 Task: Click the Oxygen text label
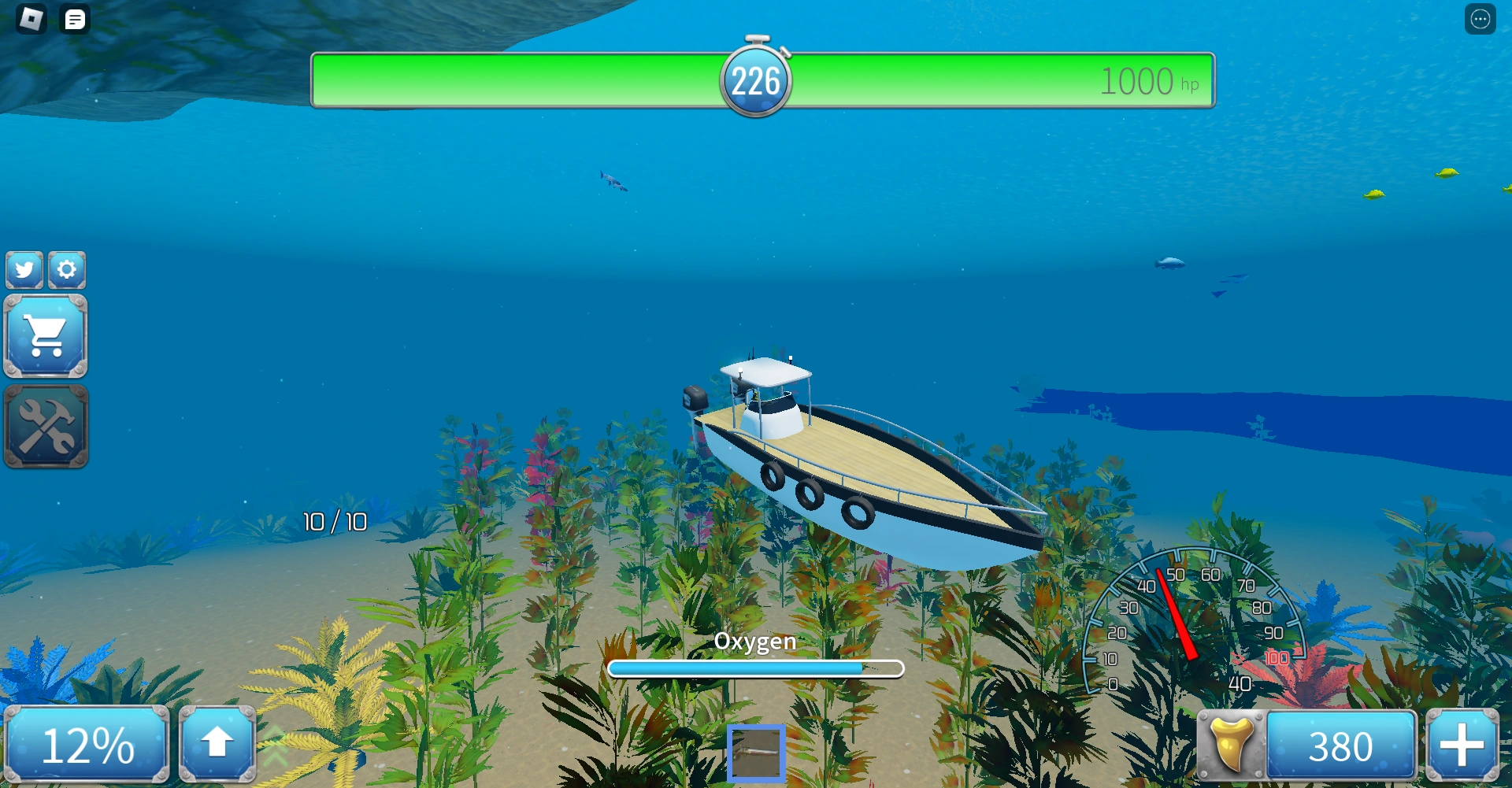(754, 642)
